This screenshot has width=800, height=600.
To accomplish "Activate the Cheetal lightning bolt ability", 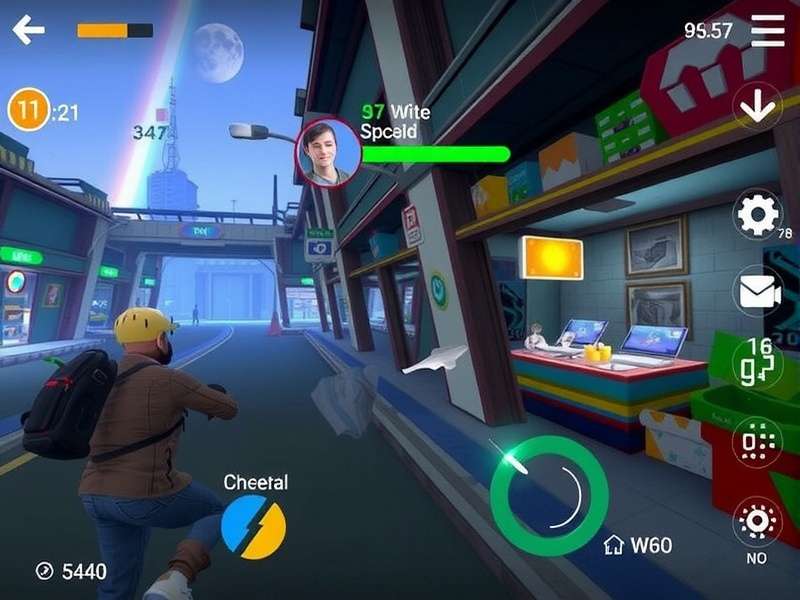I will tap(253, 527).
